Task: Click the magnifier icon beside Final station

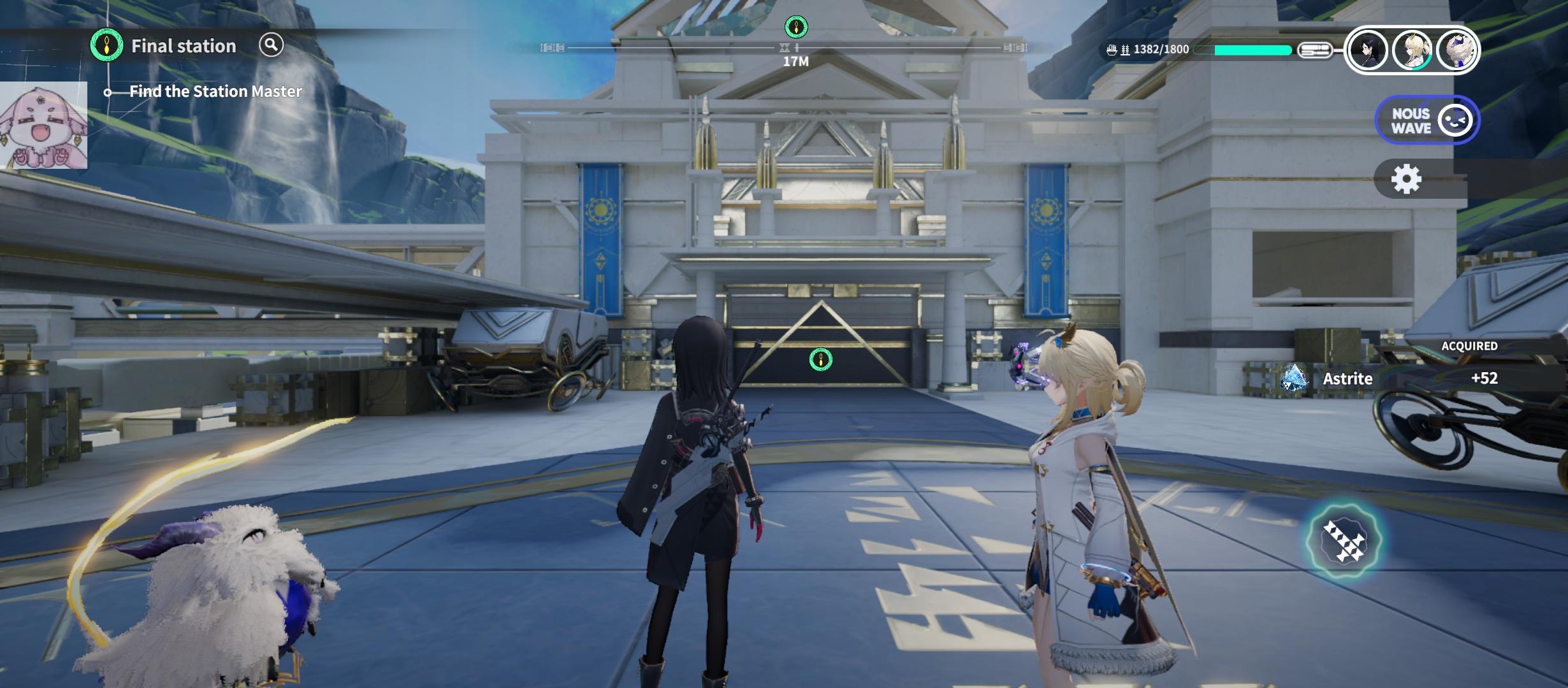Action: (271, 45)
